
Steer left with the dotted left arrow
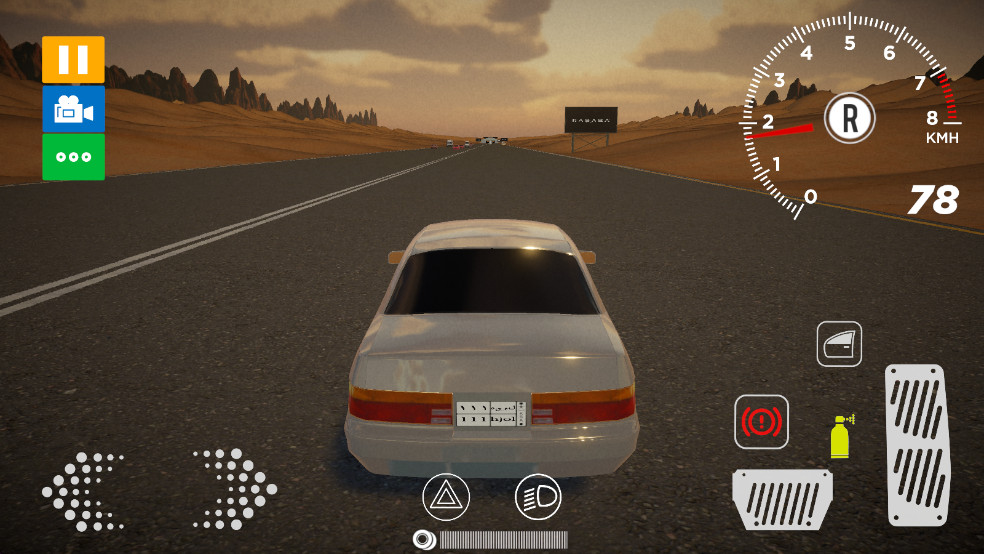82,490
